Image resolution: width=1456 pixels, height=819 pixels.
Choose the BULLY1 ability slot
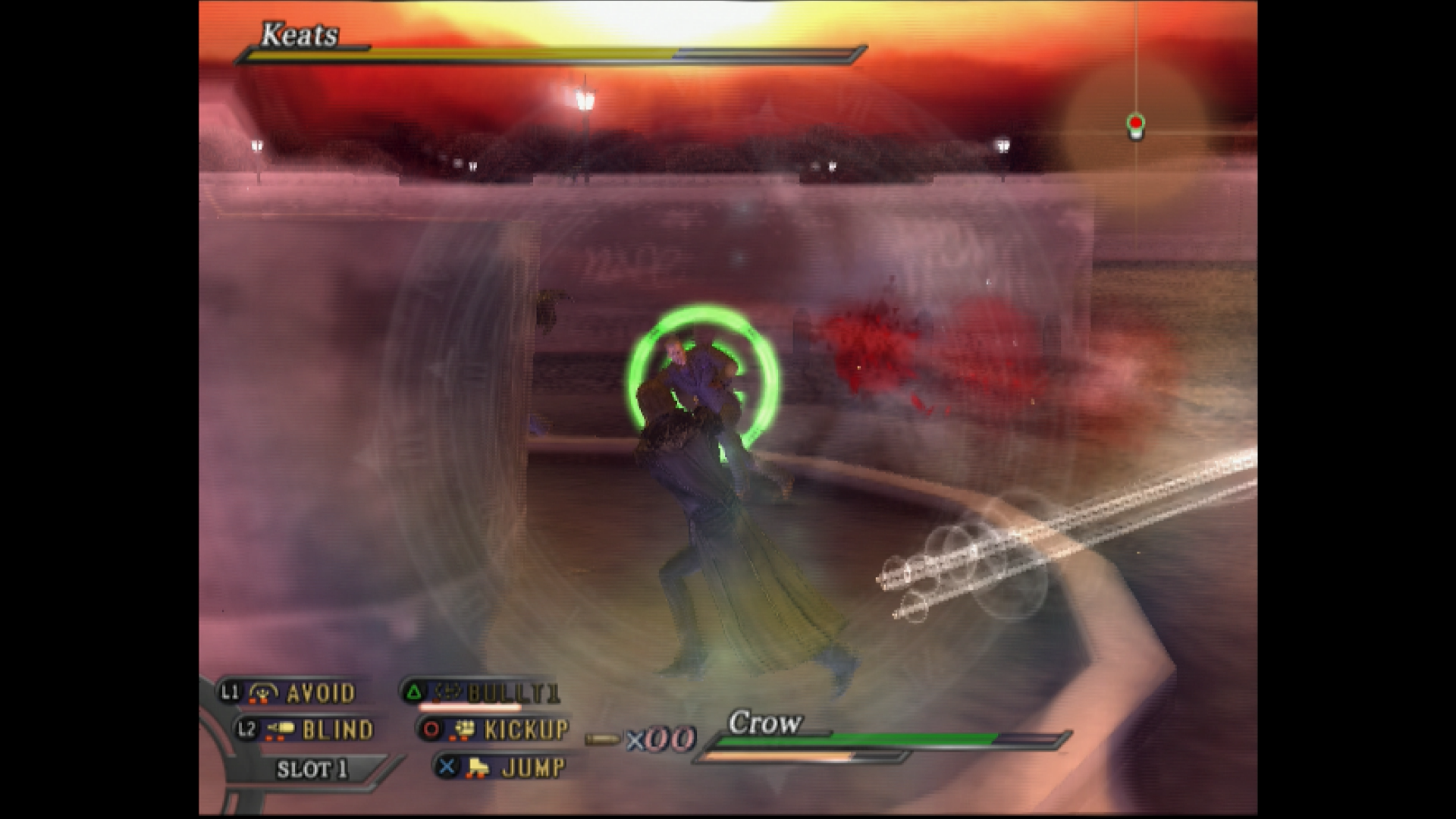(482, 692)
